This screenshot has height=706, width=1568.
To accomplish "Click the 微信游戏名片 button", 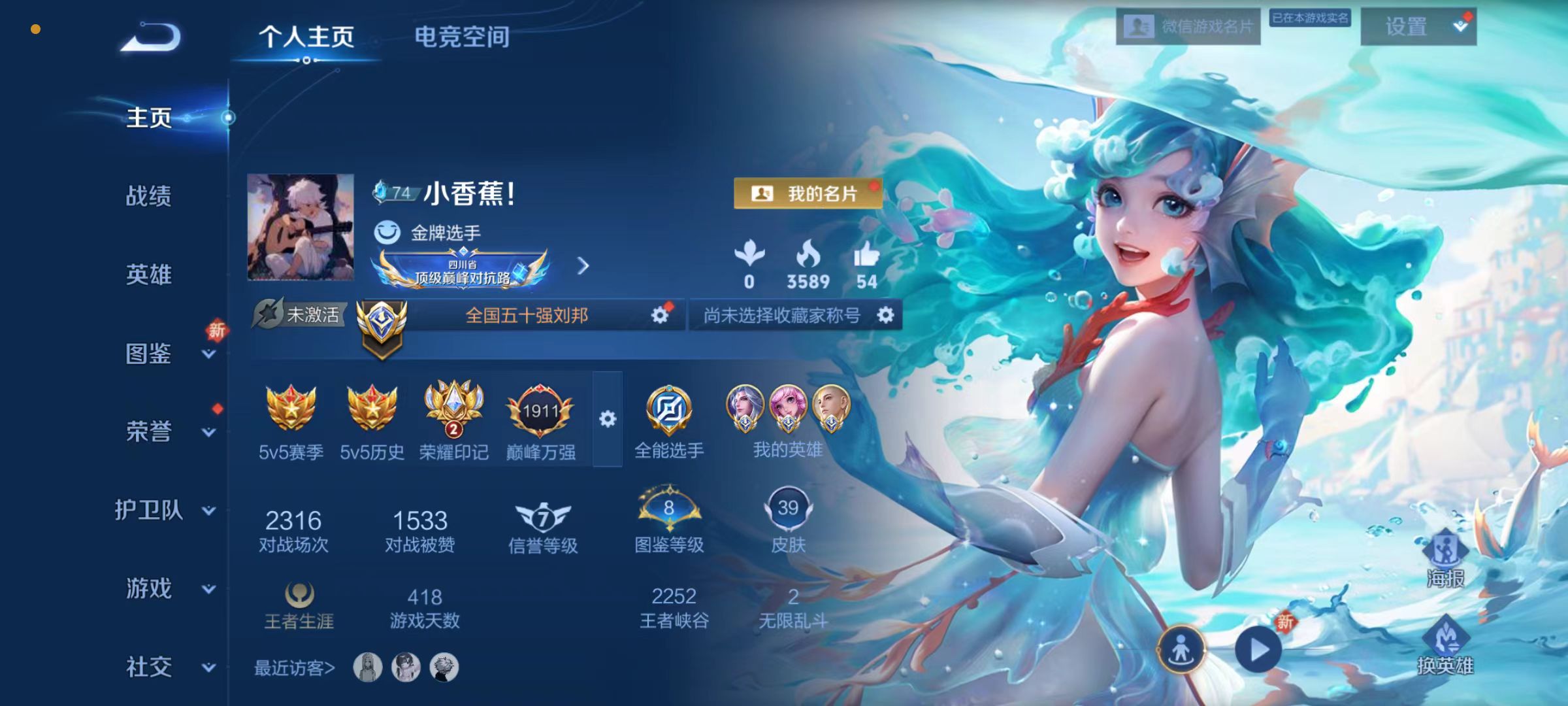I will [x=1188, y=27].
